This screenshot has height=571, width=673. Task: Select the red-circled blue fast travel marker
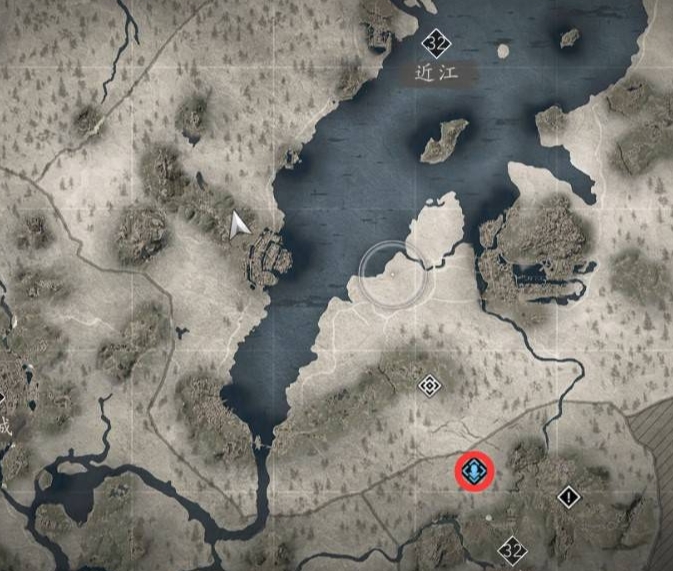point(473,469)
